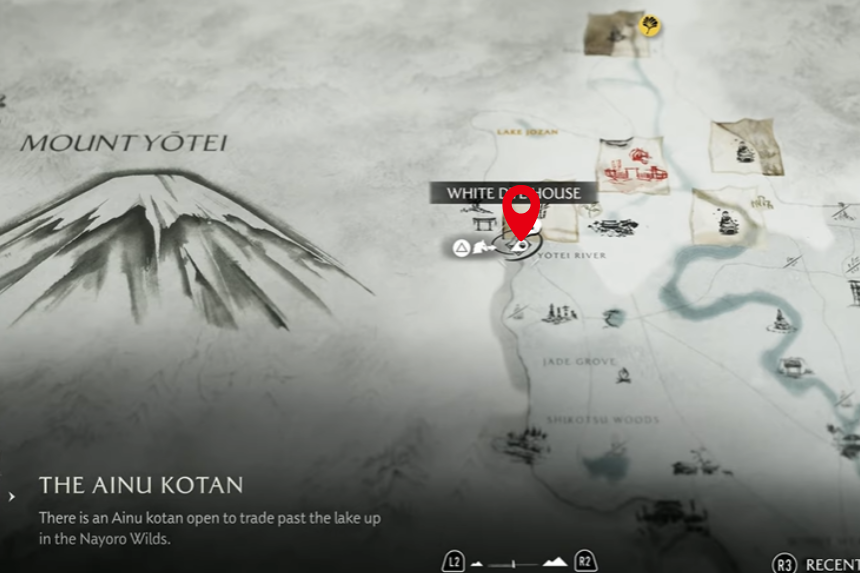This screenshot has width=860, height=573.
Task: Show the Recent list
Action: [817, 565]
